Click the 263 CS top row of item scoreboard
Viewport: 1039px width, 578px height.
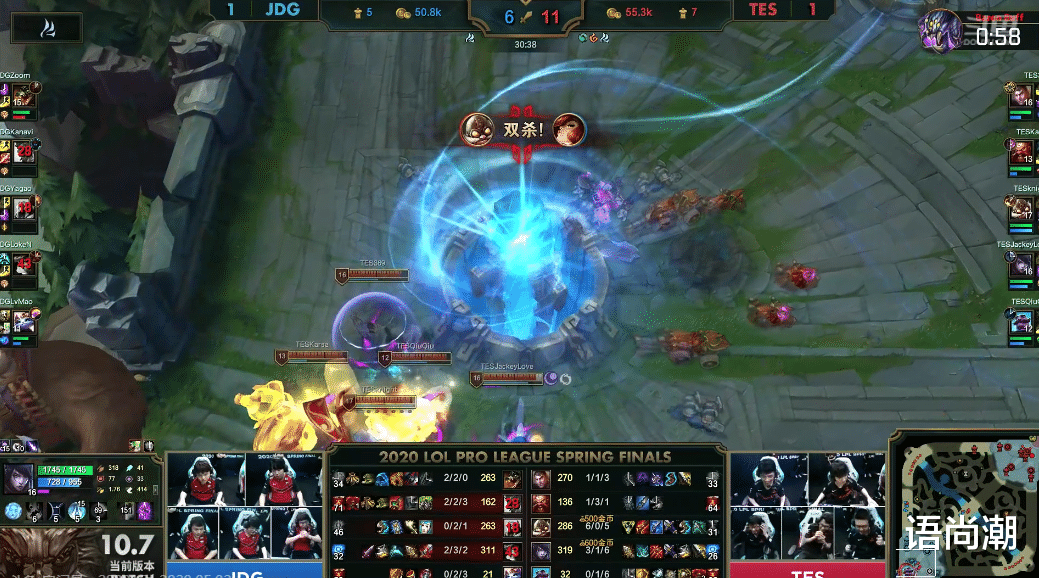[488, 478]
